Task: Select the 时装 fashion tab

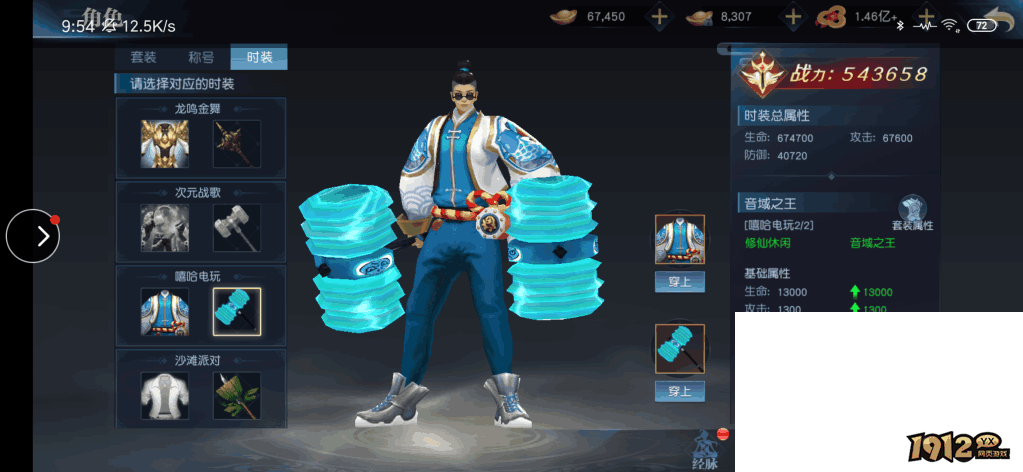Action: [x=259, y=57]
